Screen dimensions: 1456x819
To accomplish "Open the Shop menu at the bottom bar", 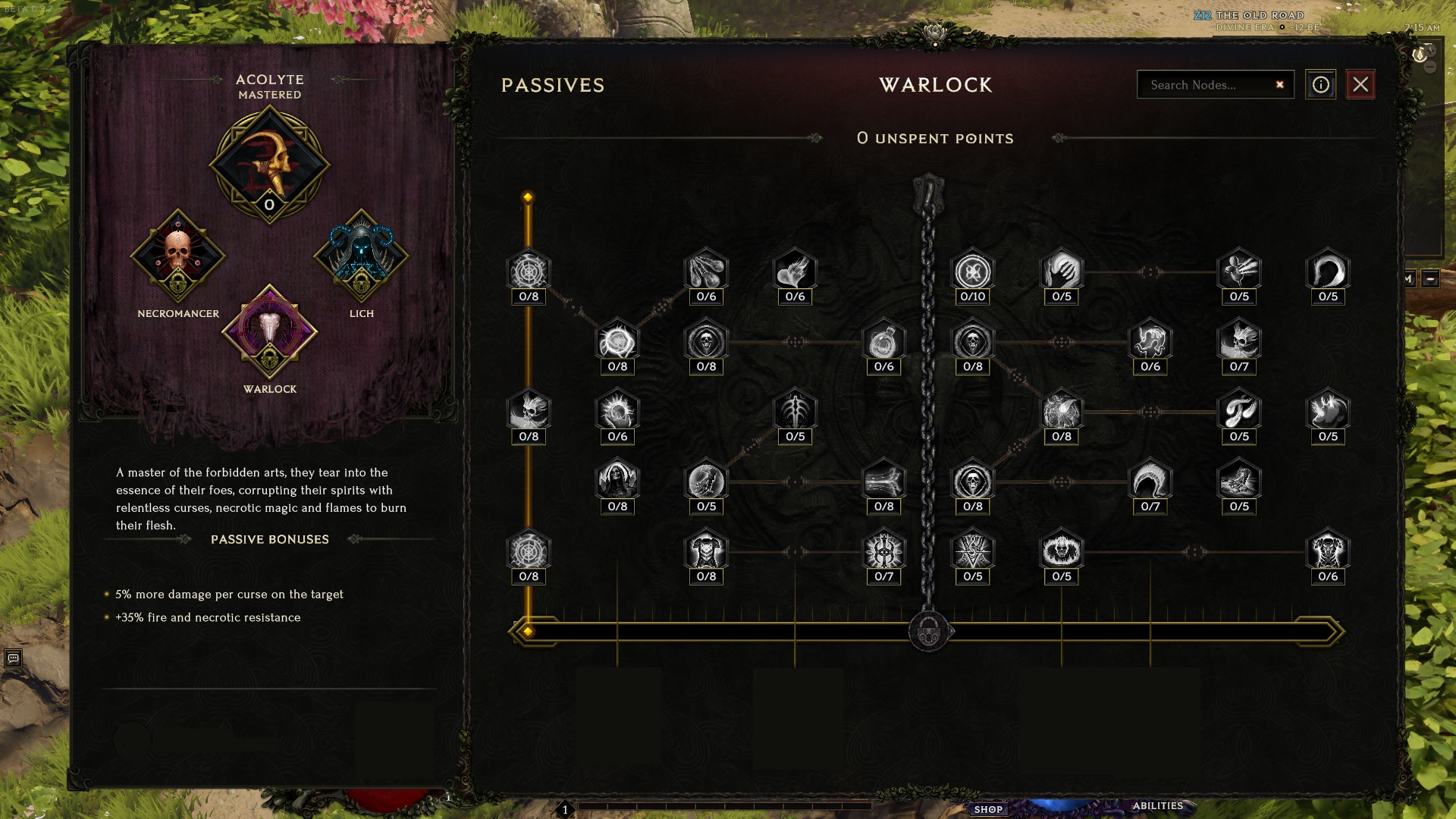I will (990, 809).
